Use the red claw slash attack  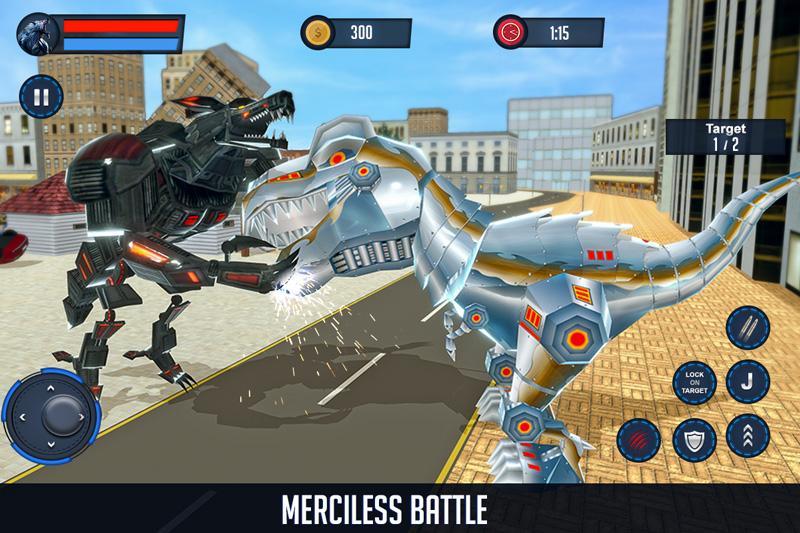[638, 438]
